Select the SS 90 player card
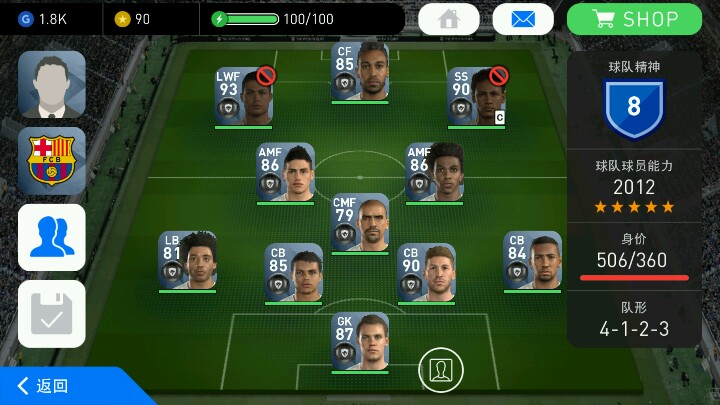The width and height of the screenshot is (720, 405). click(476, 97)
